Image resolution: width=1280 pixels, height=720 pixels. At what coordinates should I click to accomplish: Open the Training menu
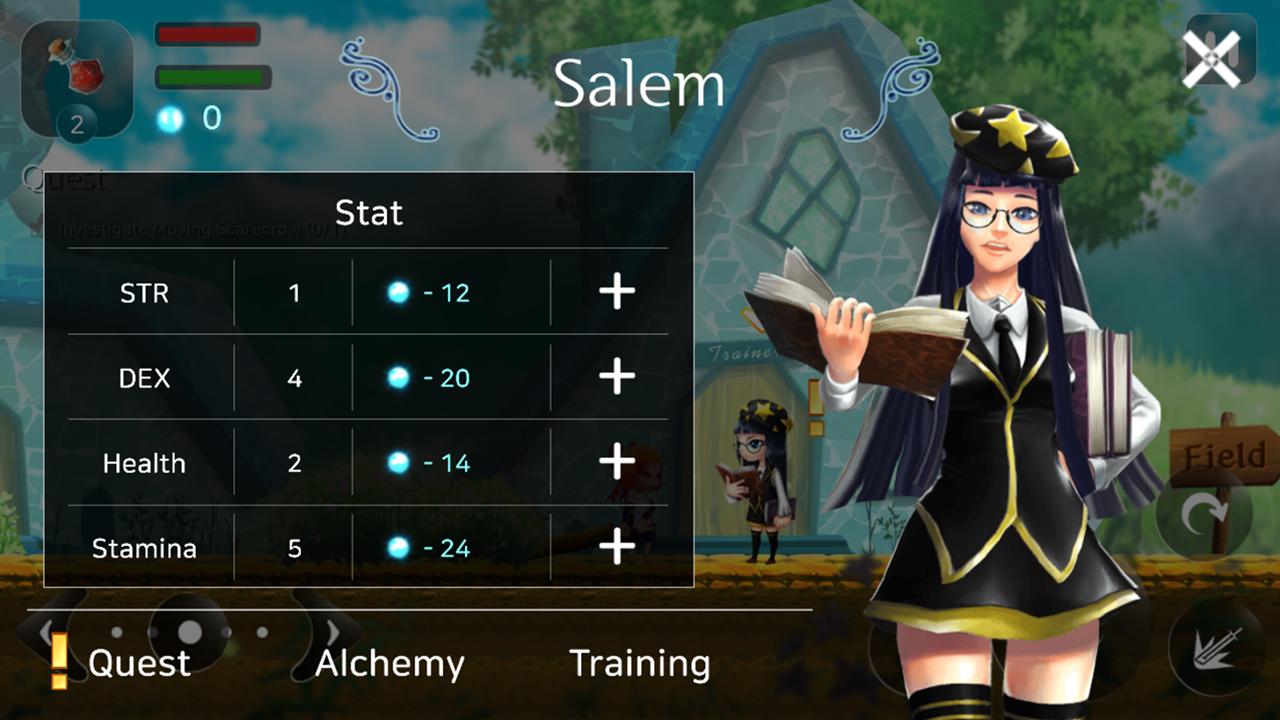tap(639, 663)
